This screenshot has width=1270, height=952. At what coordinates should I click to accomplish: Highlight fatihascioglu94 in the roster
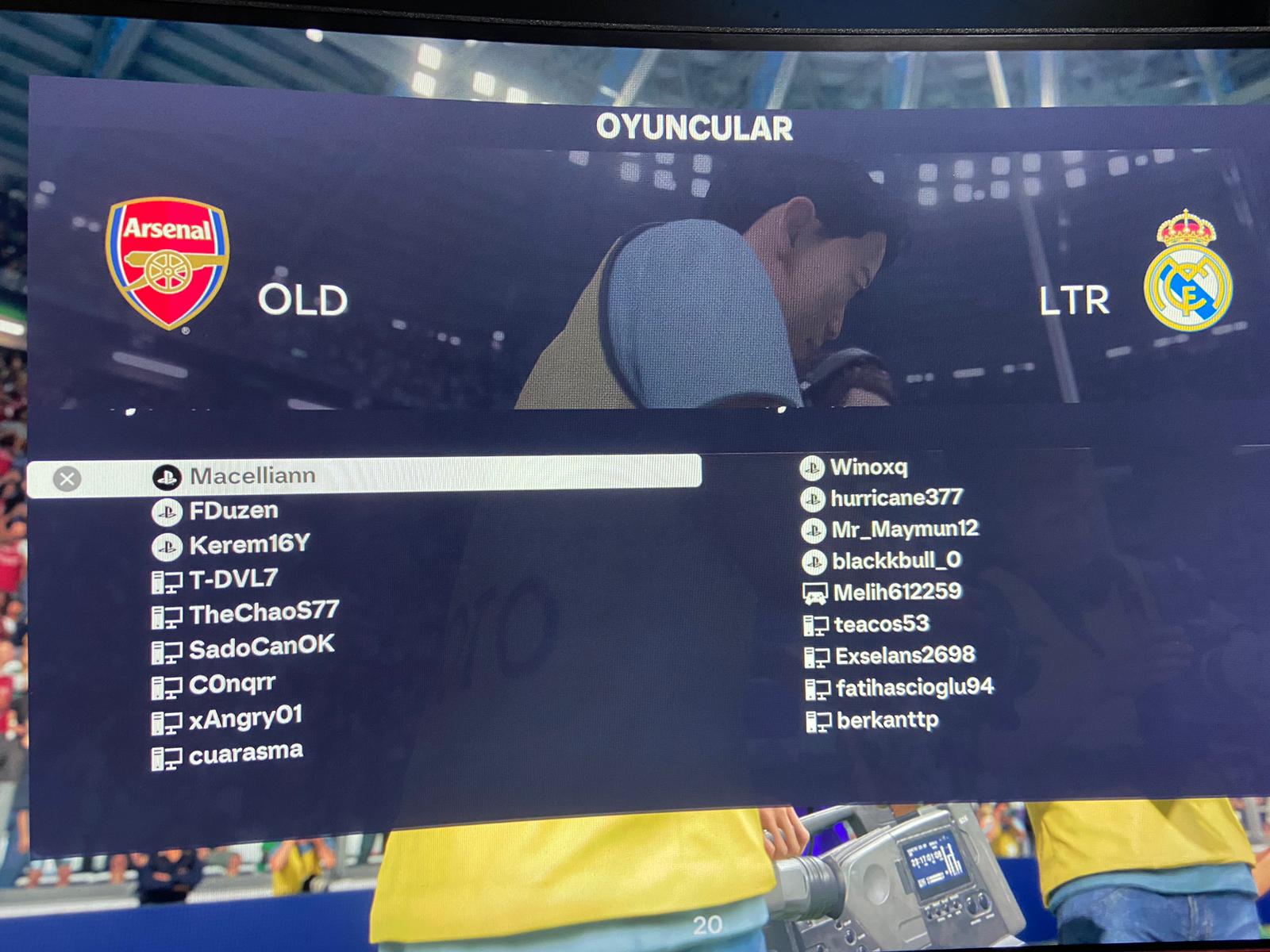[914, 688]
